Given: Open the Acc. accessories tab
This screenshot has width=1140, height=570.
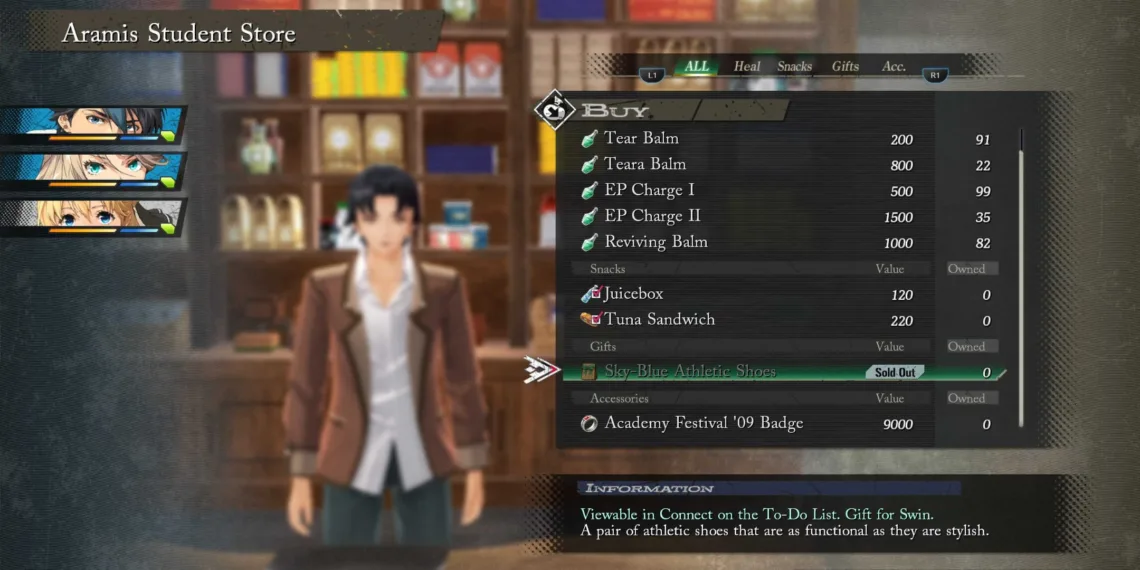Looking at the screenshot, I should tap(894, 67).
